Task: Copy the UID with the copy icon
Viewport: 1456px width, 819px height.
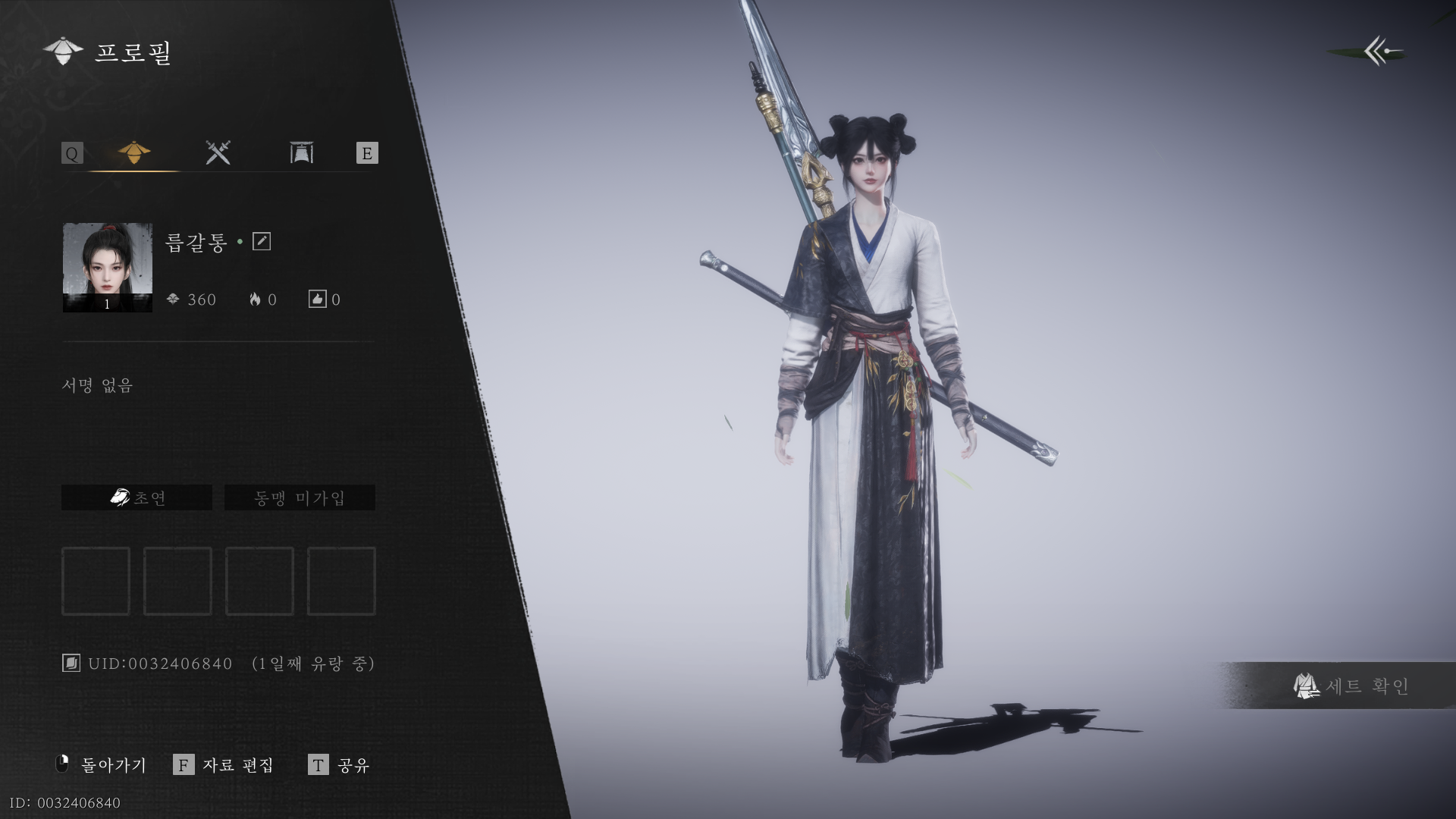Action: coord(71,664)
